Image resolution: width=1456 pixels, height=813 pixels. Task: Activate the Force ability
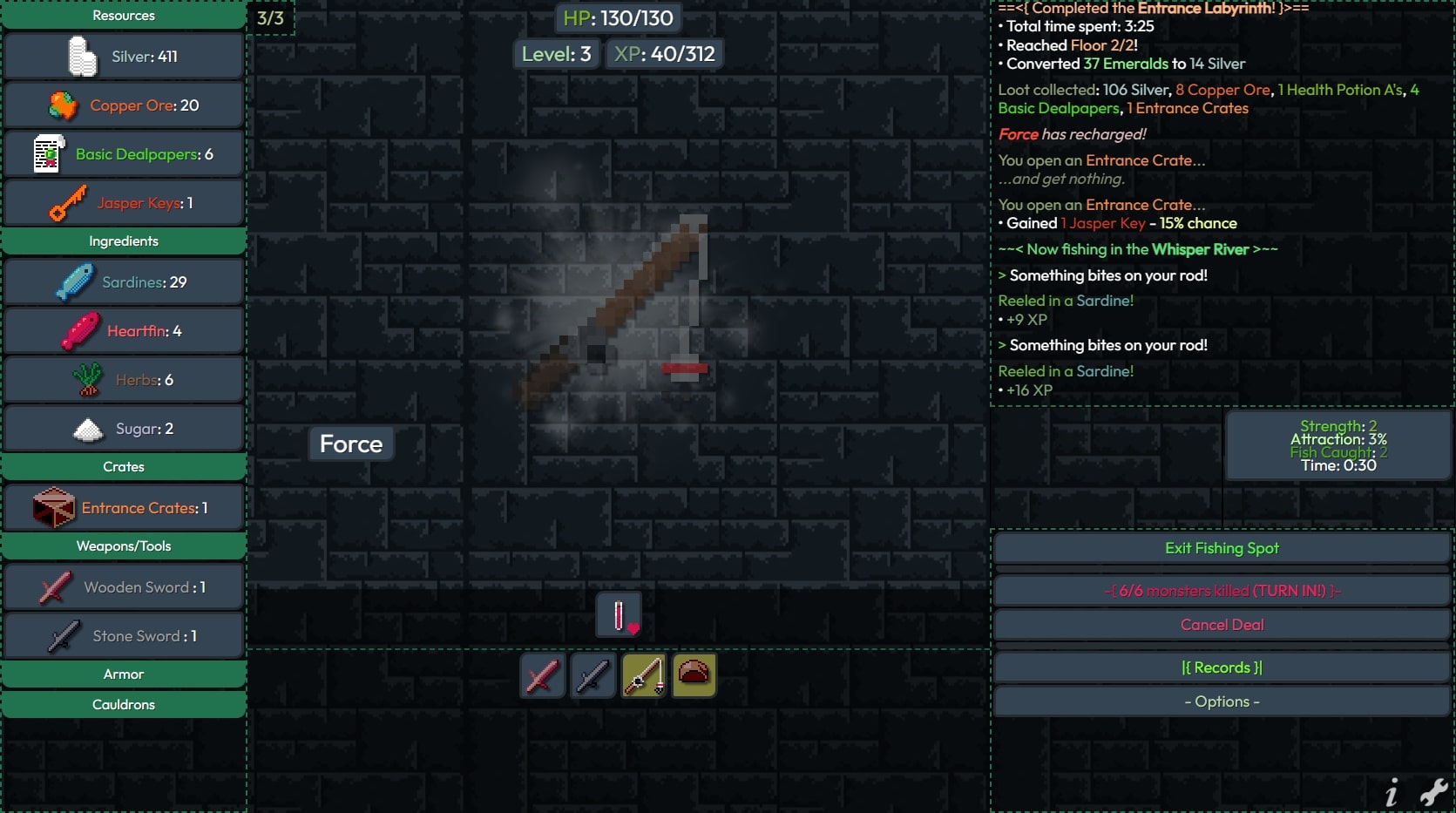(351, 444)
